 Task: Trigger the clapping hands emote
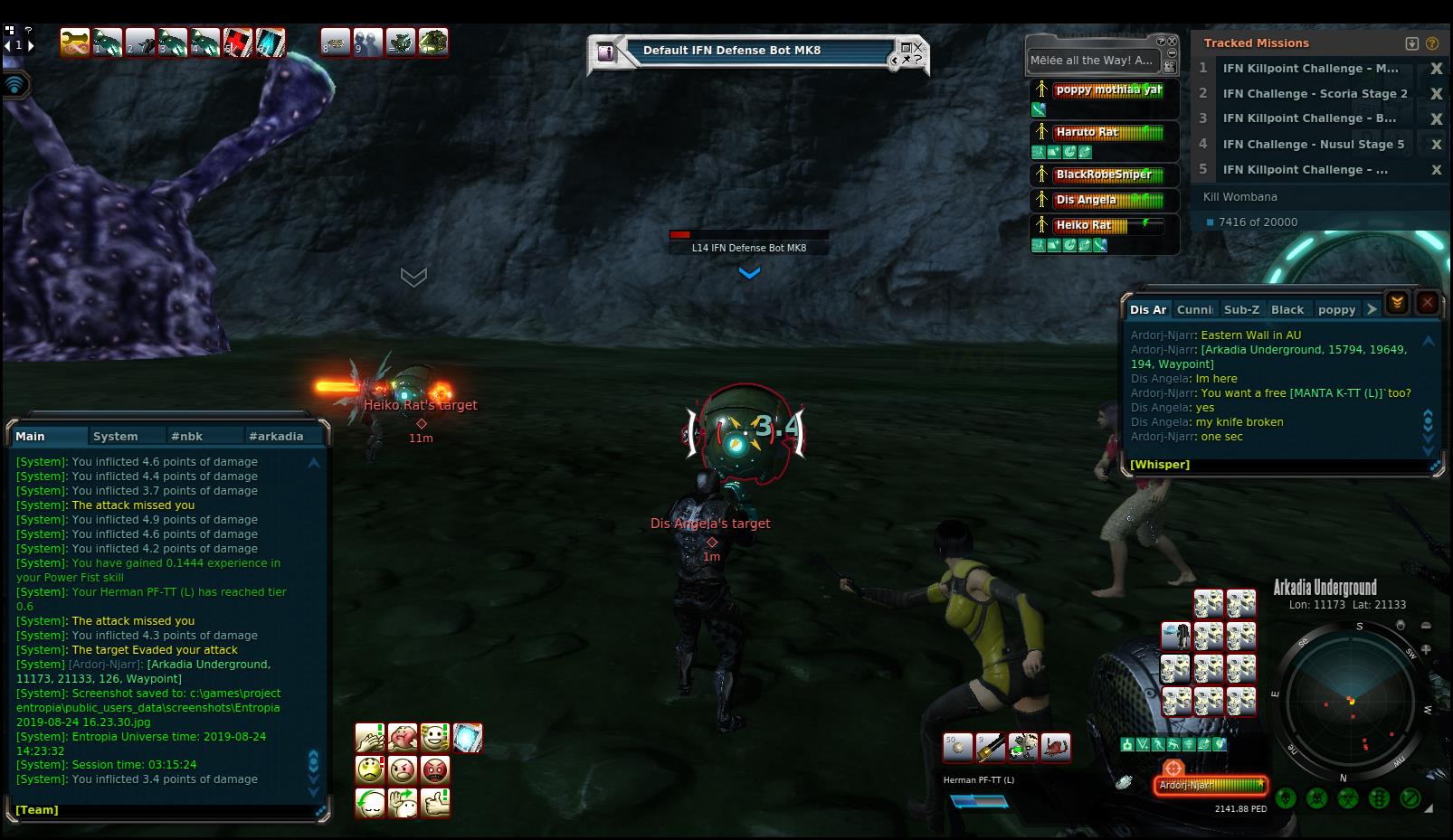click(x=370, y=738)
